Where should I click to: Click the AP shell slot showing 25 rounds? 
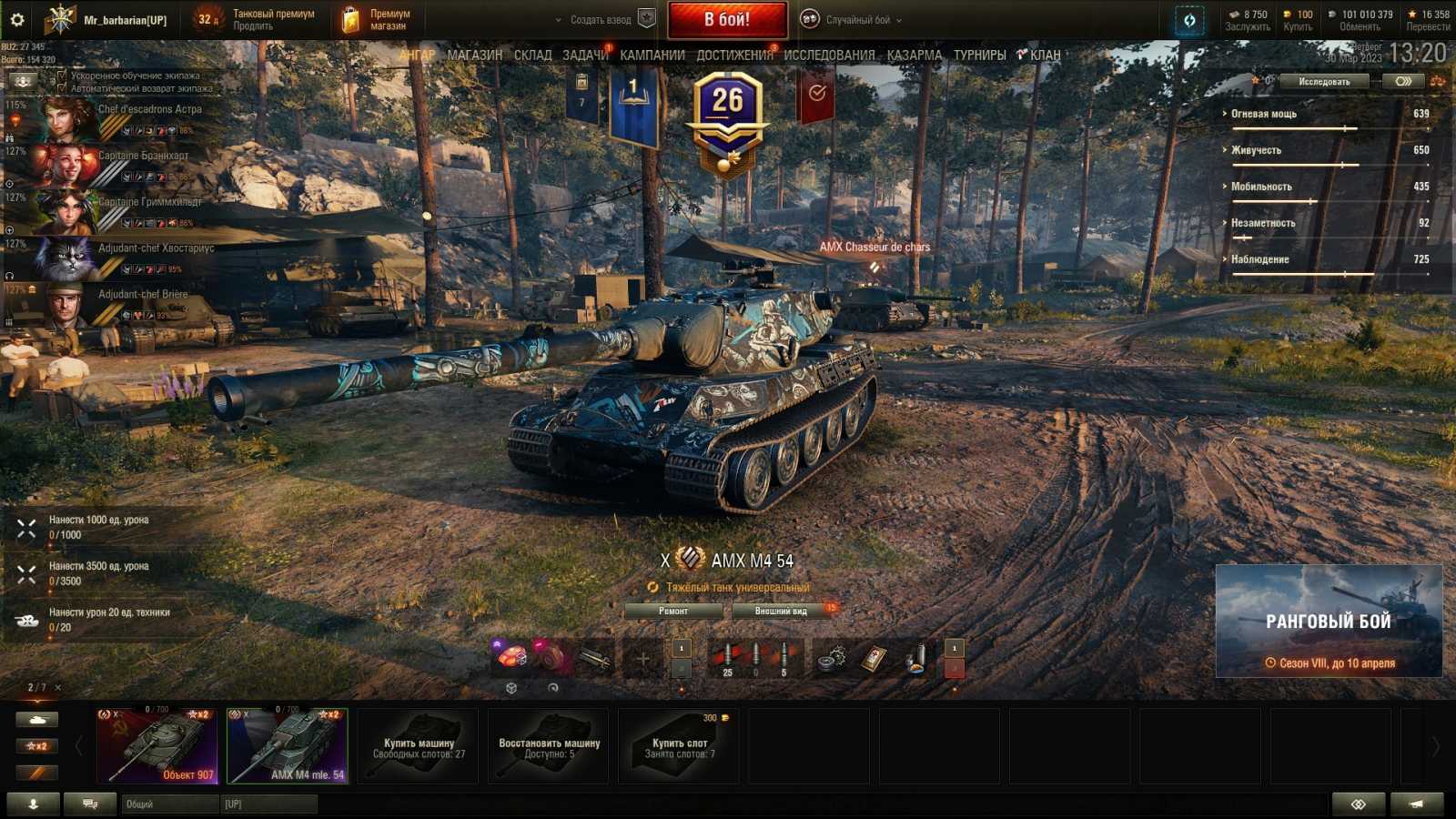pyautogui.click(x=726, y=653)
